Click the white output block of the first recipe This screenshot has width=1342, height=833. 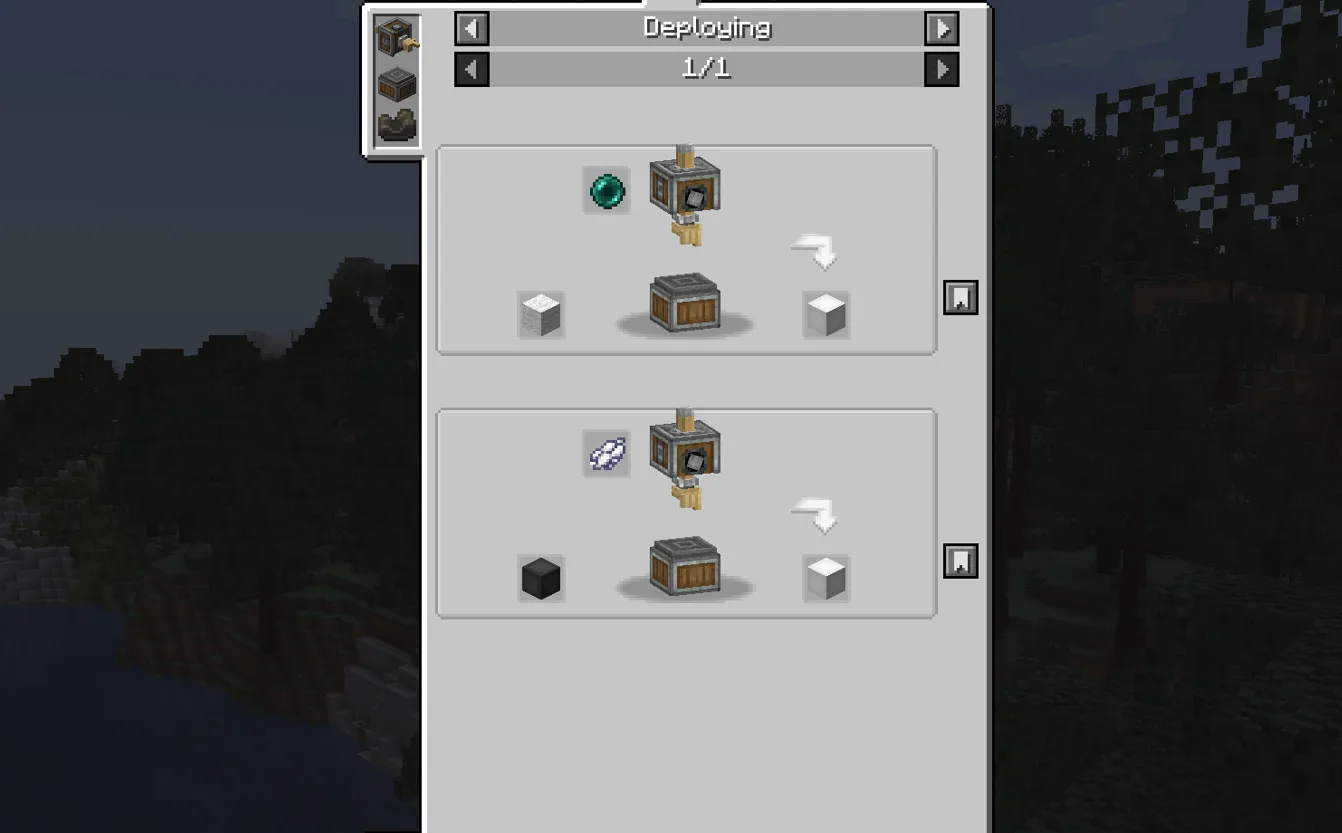coord(825,315)
